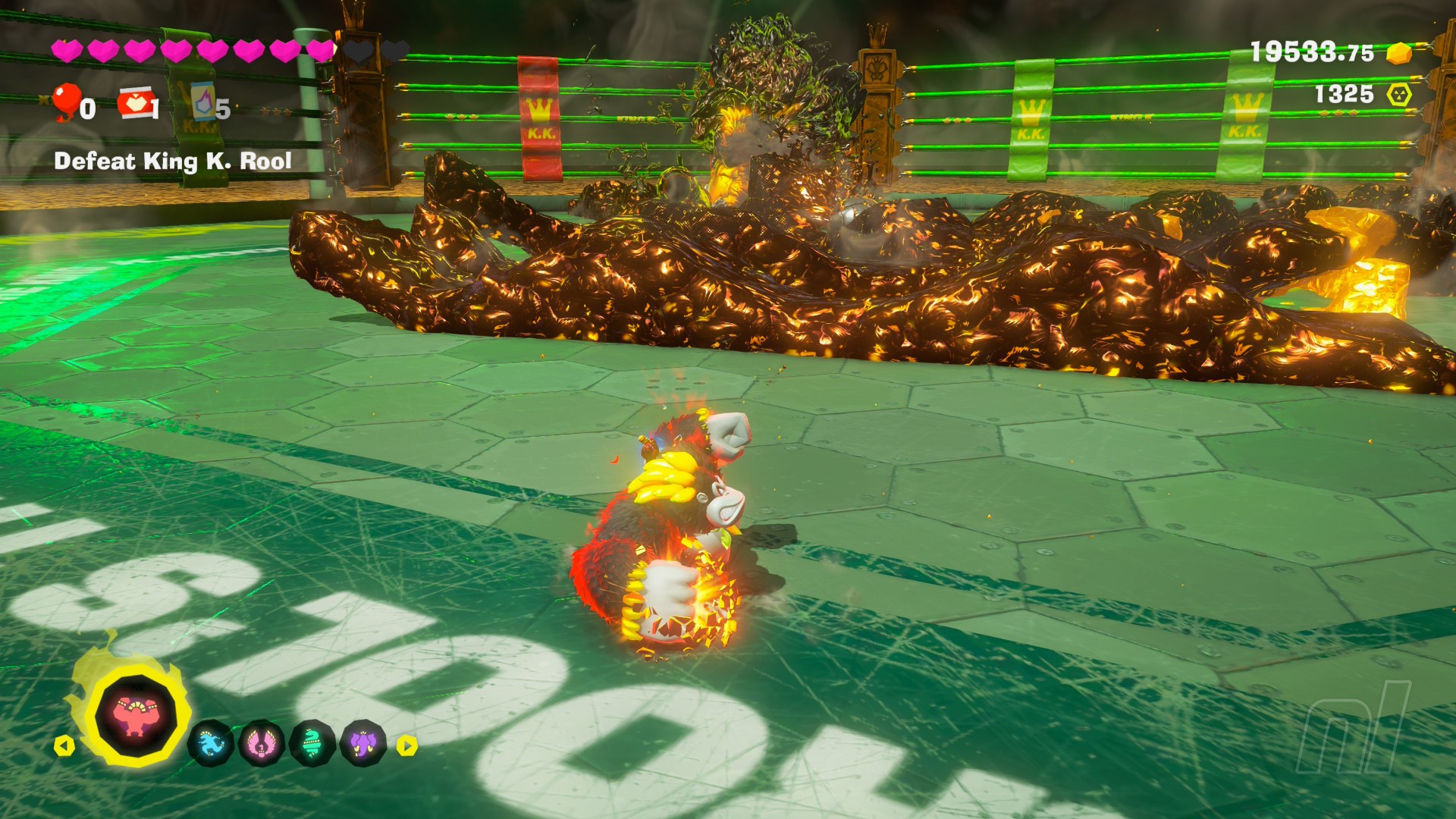Activate the green Snake Bananza icon
Viewport: 1456px width, 819px height.
tap(312, 743)
